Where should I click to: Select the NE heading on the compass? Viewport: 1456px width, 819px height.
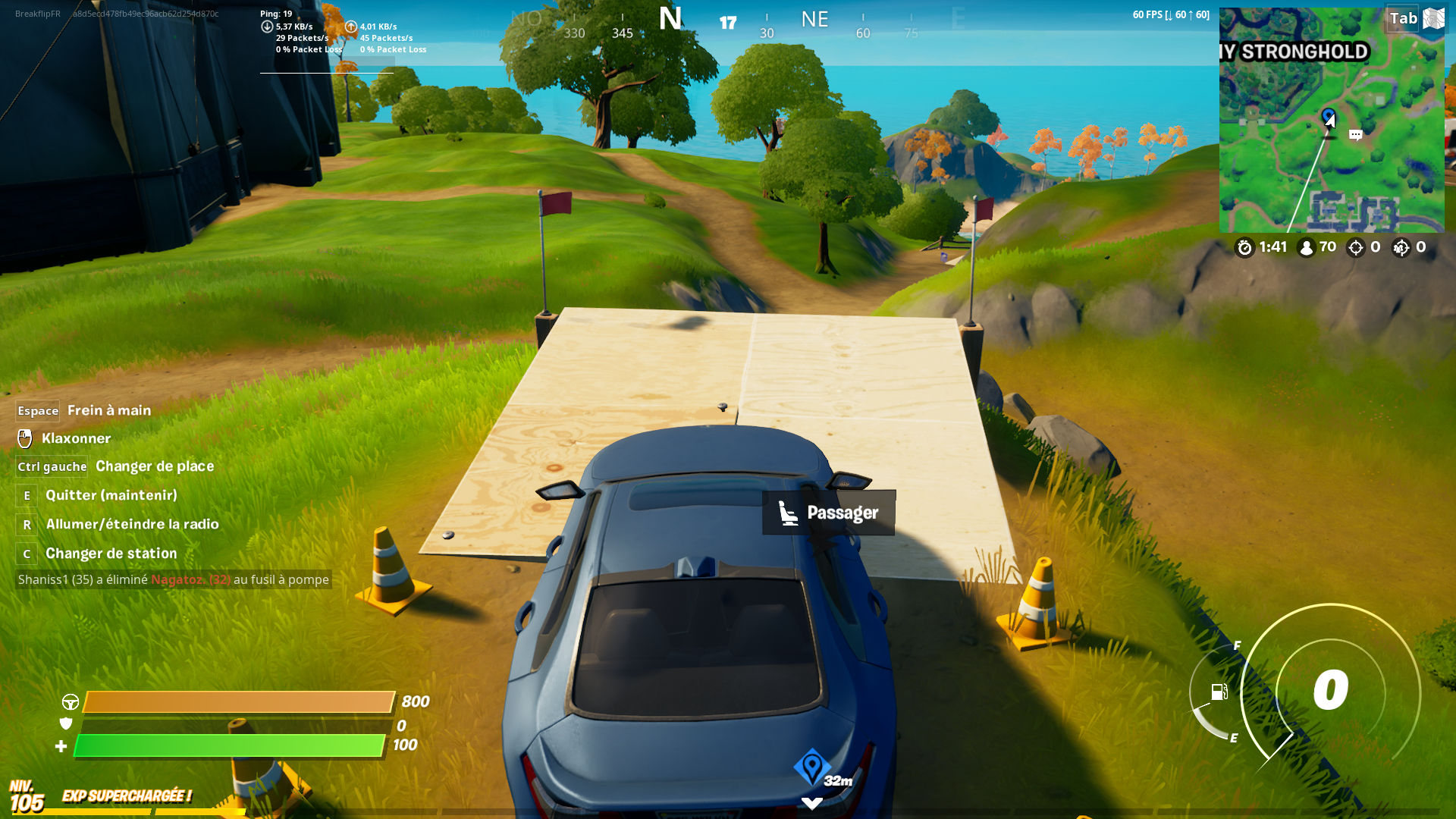[814, 20]
